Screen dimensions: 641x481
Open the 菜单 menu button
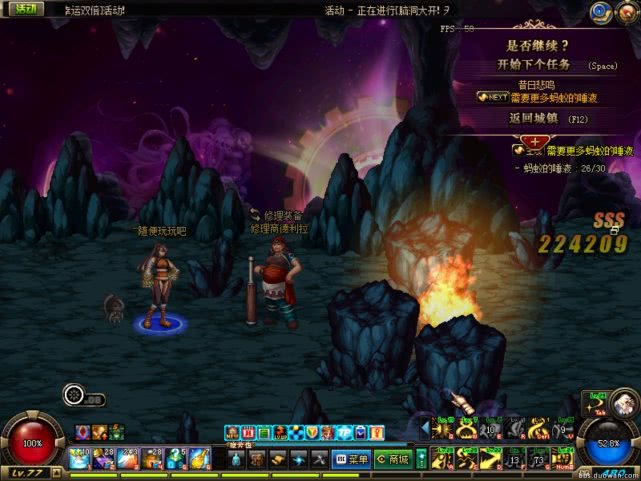point(352,459)
